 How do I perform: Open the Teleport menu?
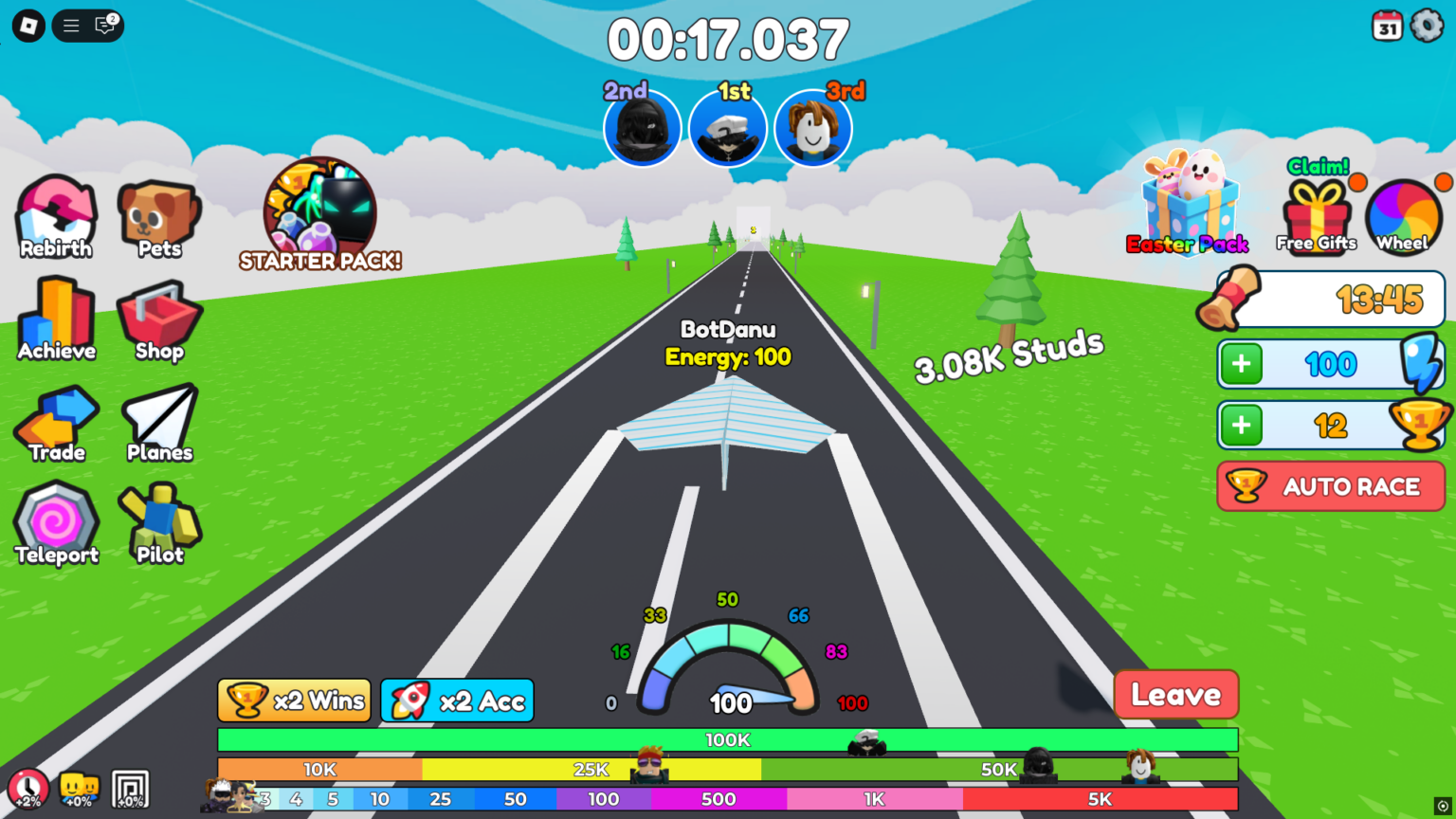pyautogui.click(x=55, y=524)
